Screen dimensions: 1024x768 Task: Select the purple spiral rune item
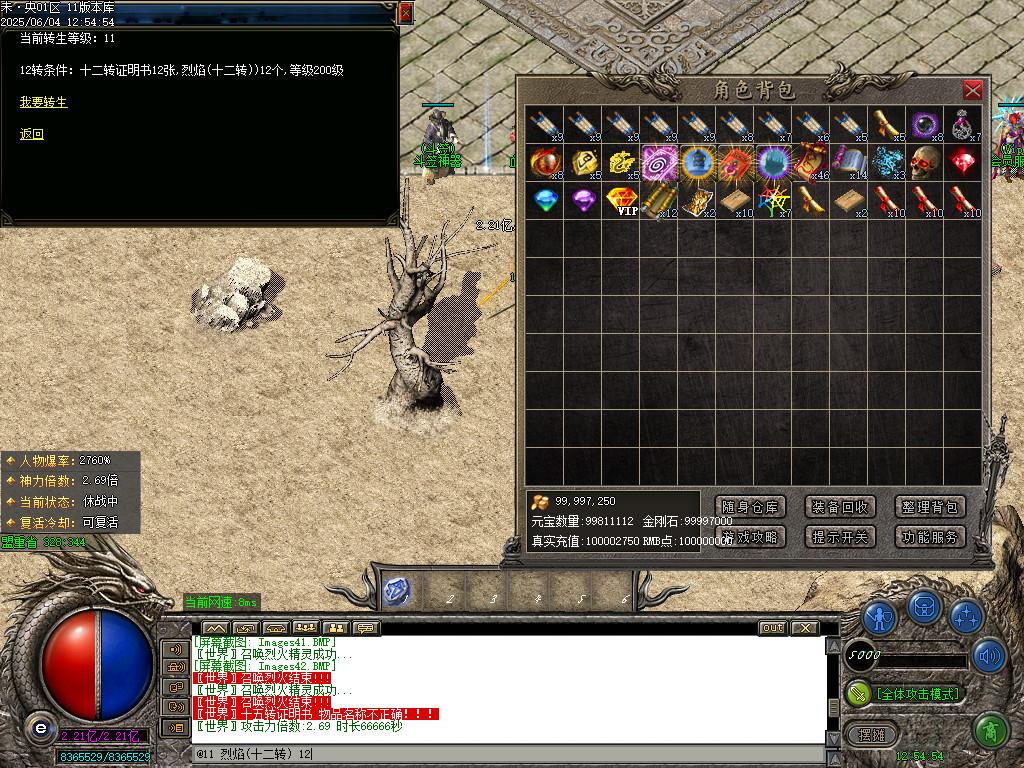pyautogui.click(x=659, y=161)
